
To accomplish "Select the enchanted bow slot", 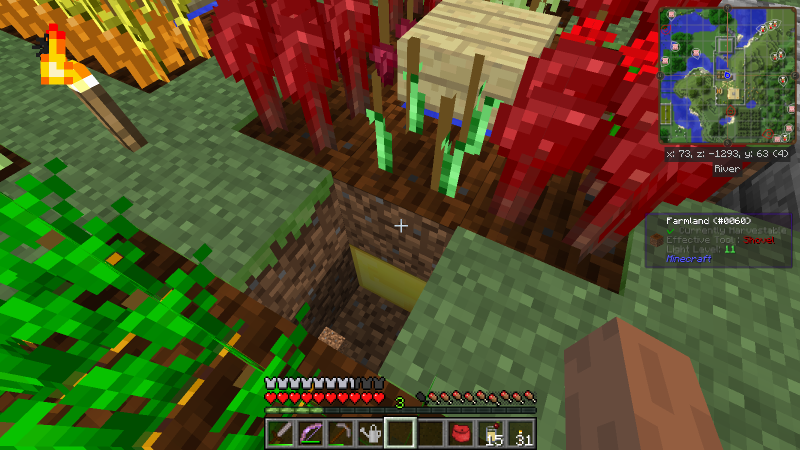I will pyautogui.click(x=311, y=433).
